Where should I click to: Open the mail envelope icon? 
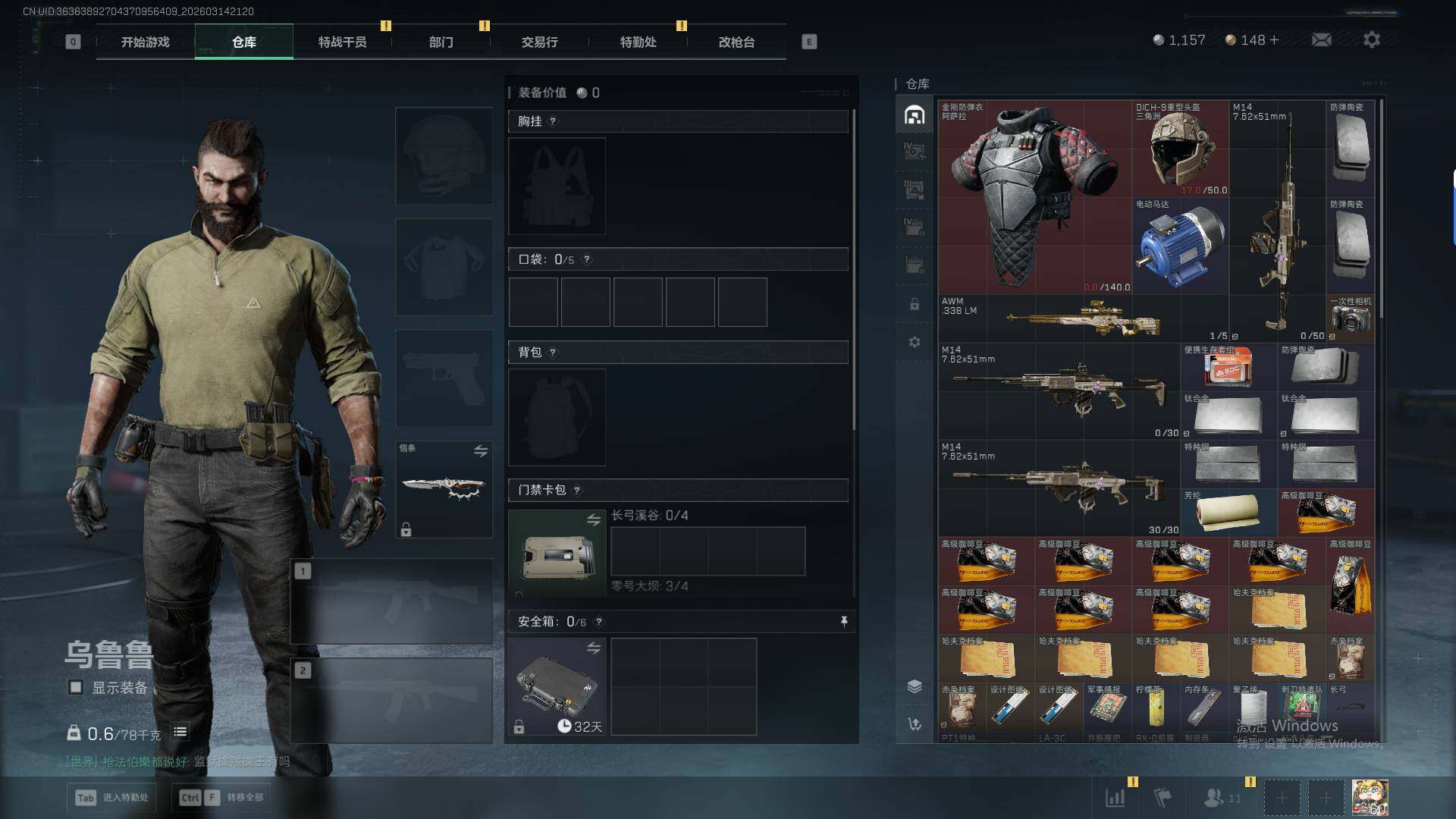[1321, 39]
